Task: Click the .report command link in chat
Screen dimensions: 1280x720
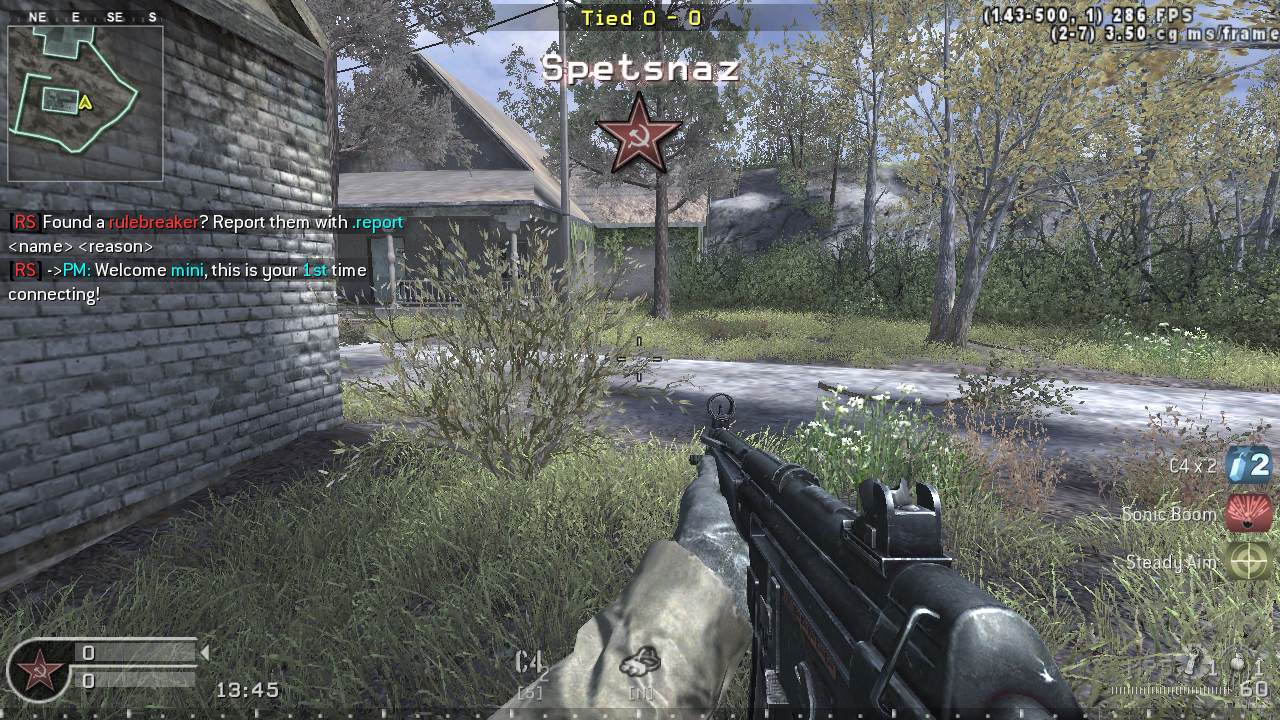Action: 378,222
